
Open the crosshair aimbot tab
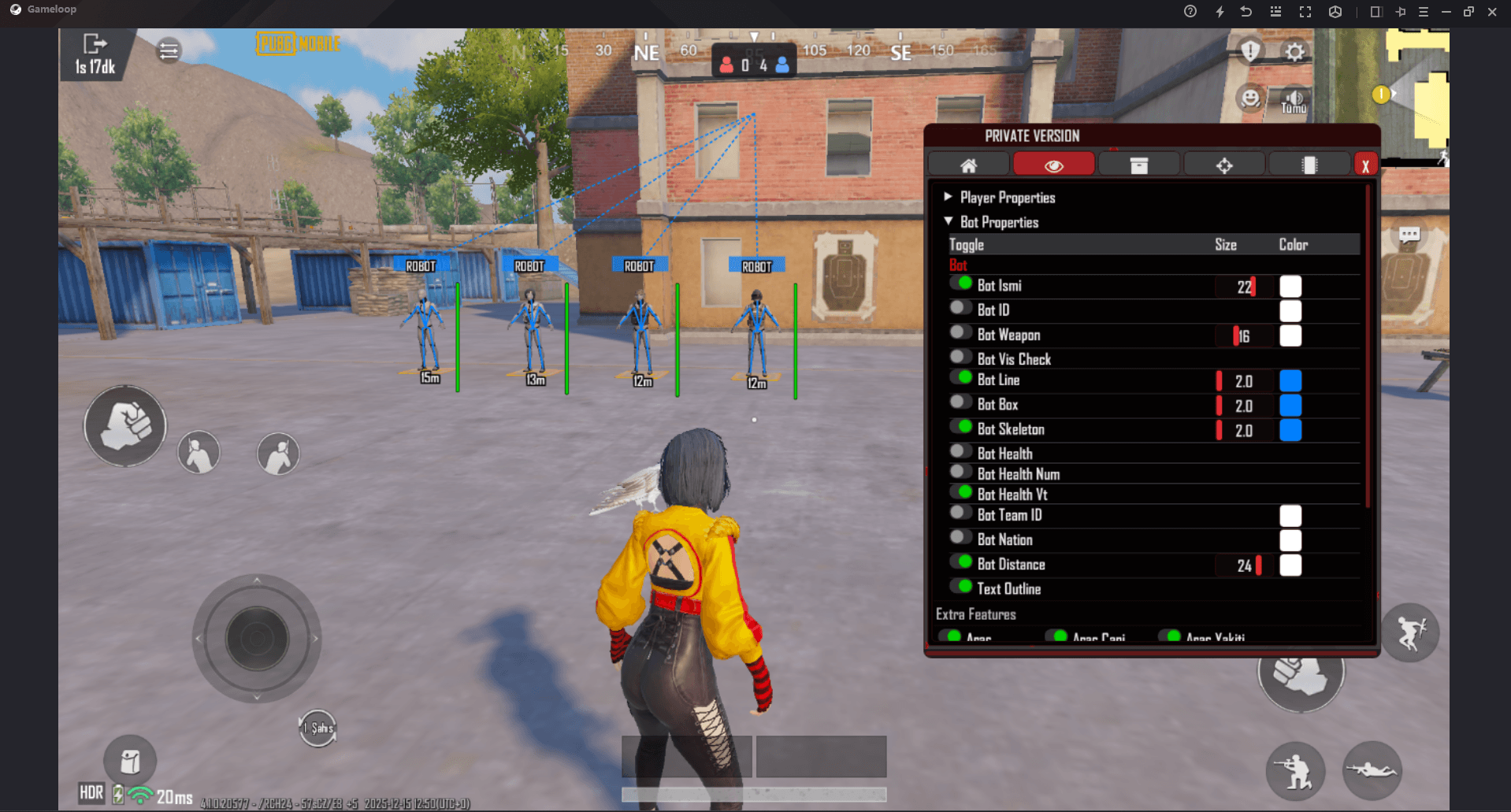point(1223,164)
